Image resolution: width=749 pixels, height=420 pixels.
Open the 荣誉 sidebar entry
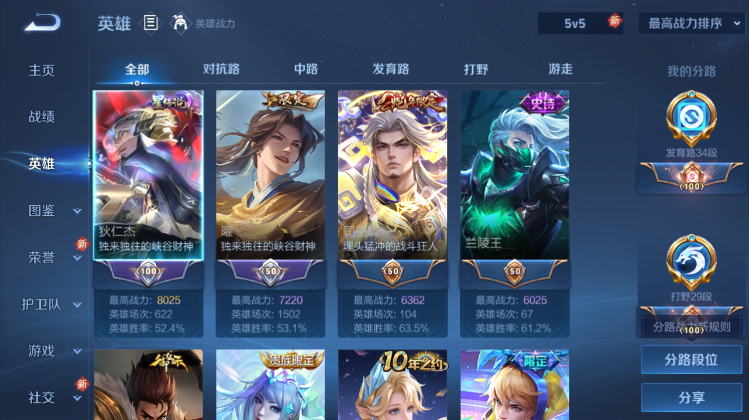41,257
